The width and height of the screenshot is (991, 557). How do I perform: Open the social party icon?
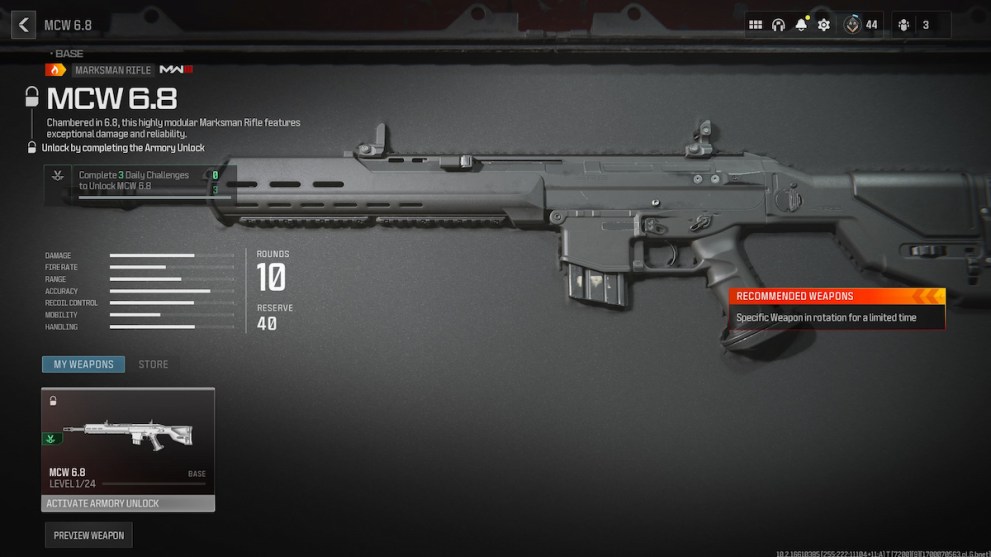coord(904,25)
